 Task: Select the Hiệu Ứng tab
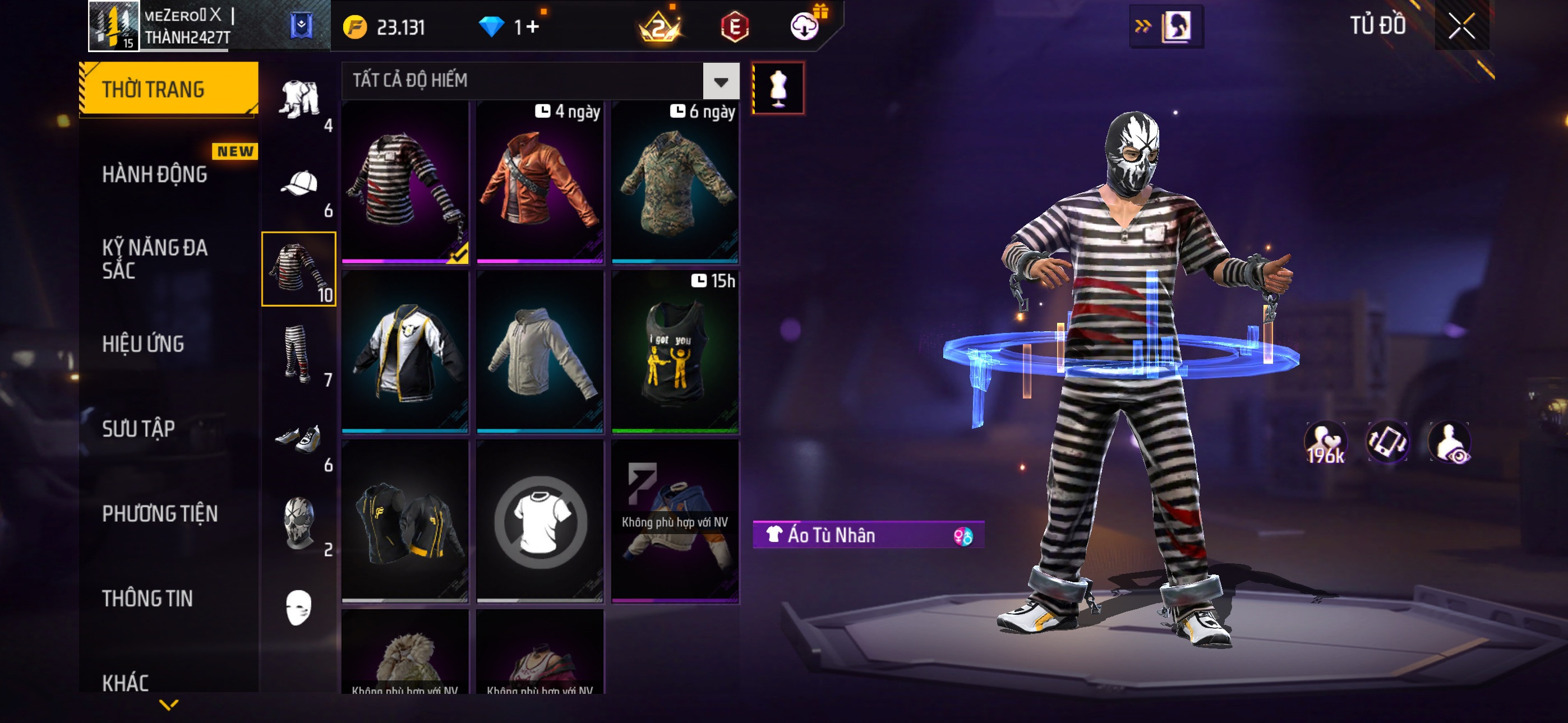(x=143, y=344)
